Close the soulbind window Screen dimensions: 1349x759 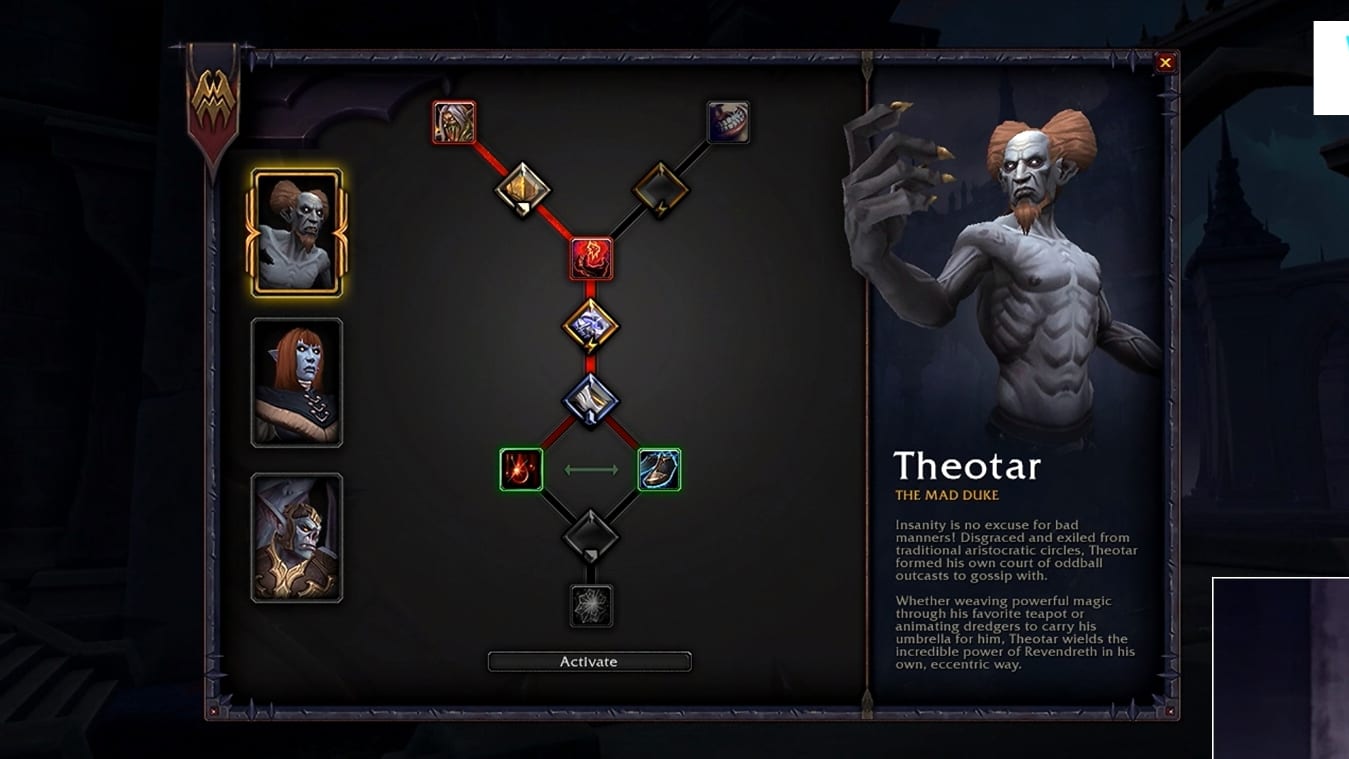pos(1165,63)
